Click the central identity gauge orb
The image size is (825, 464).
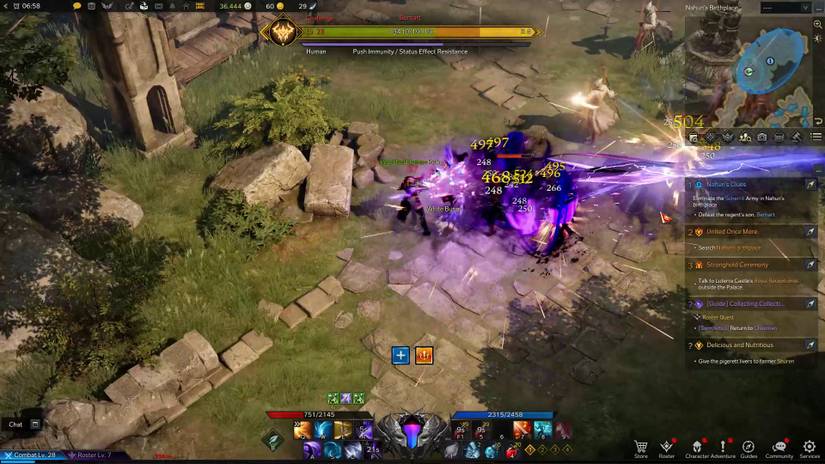coord(412,433)
